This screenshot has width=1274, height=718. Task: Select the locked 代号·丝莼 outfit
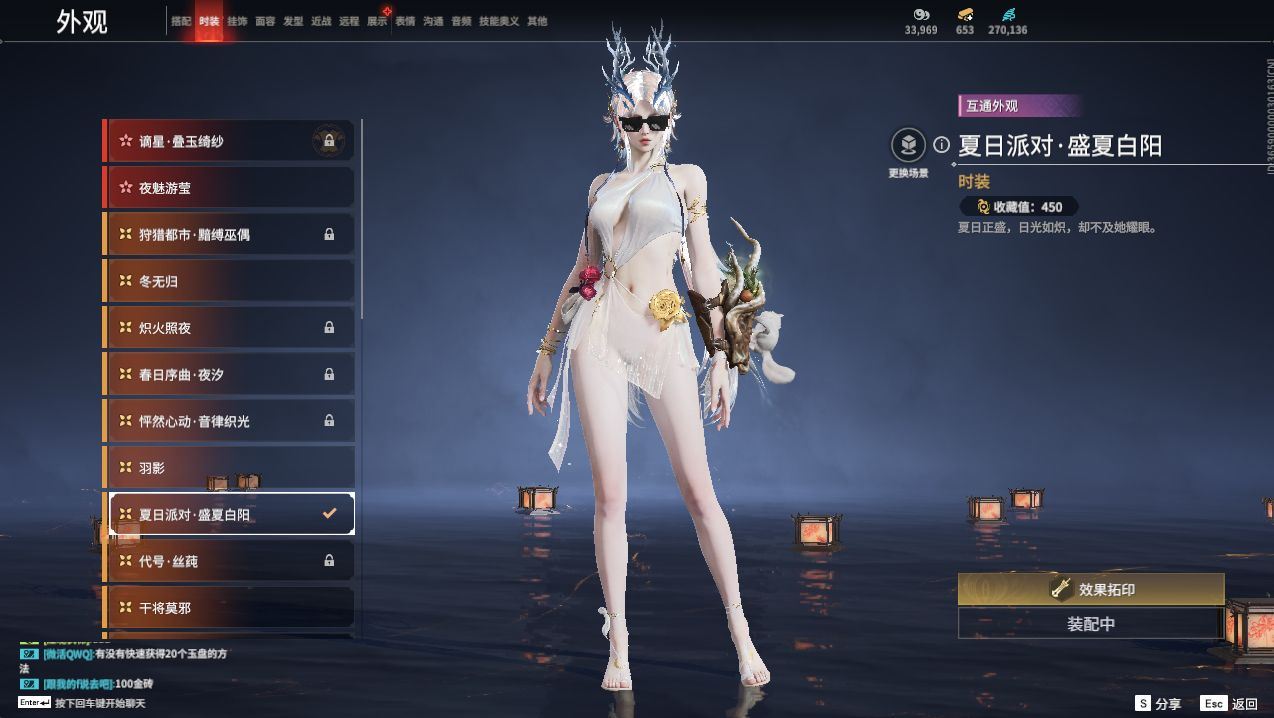pos(229,561)
